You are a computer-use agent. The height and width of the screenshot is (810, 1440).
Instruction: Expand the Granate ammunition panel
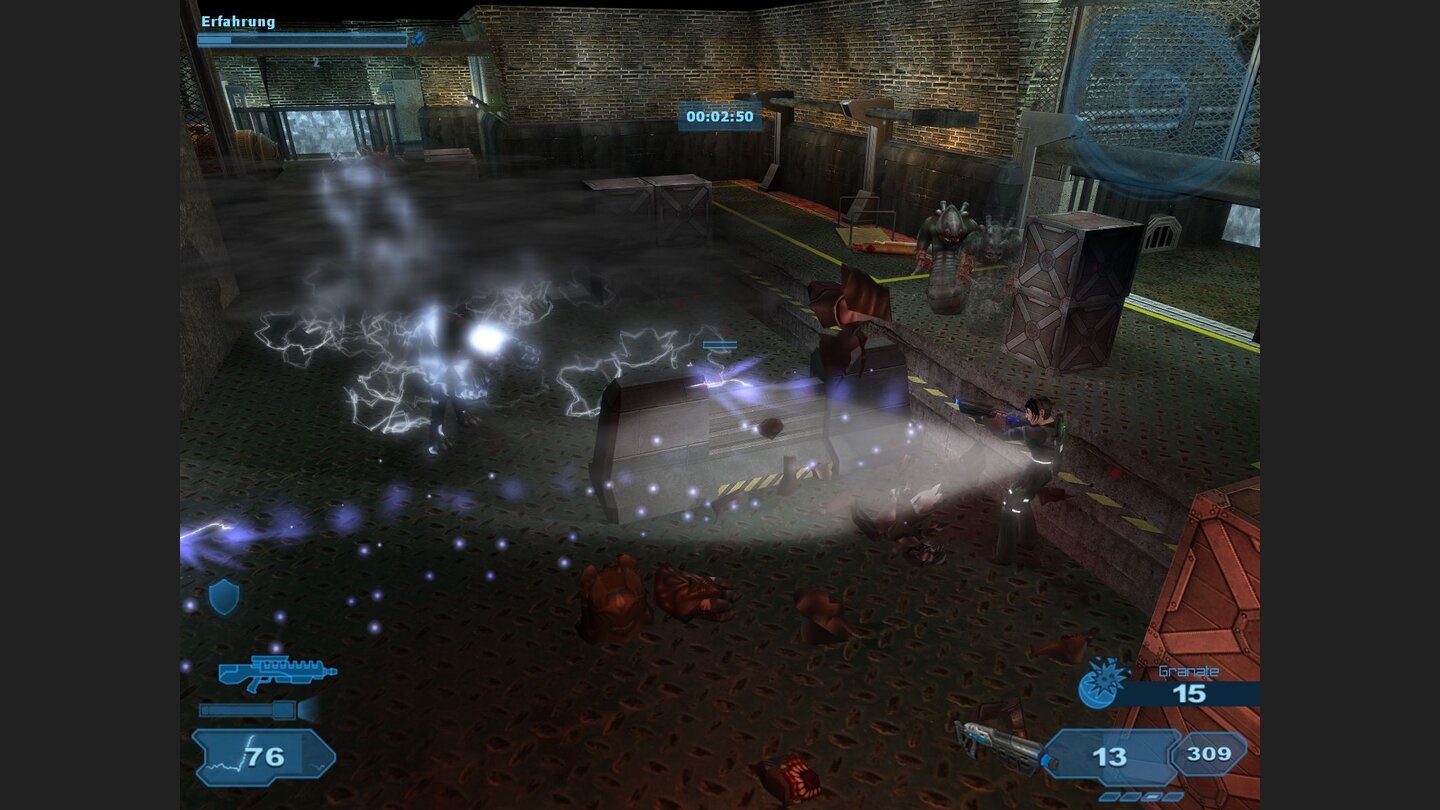point(1190,692)
